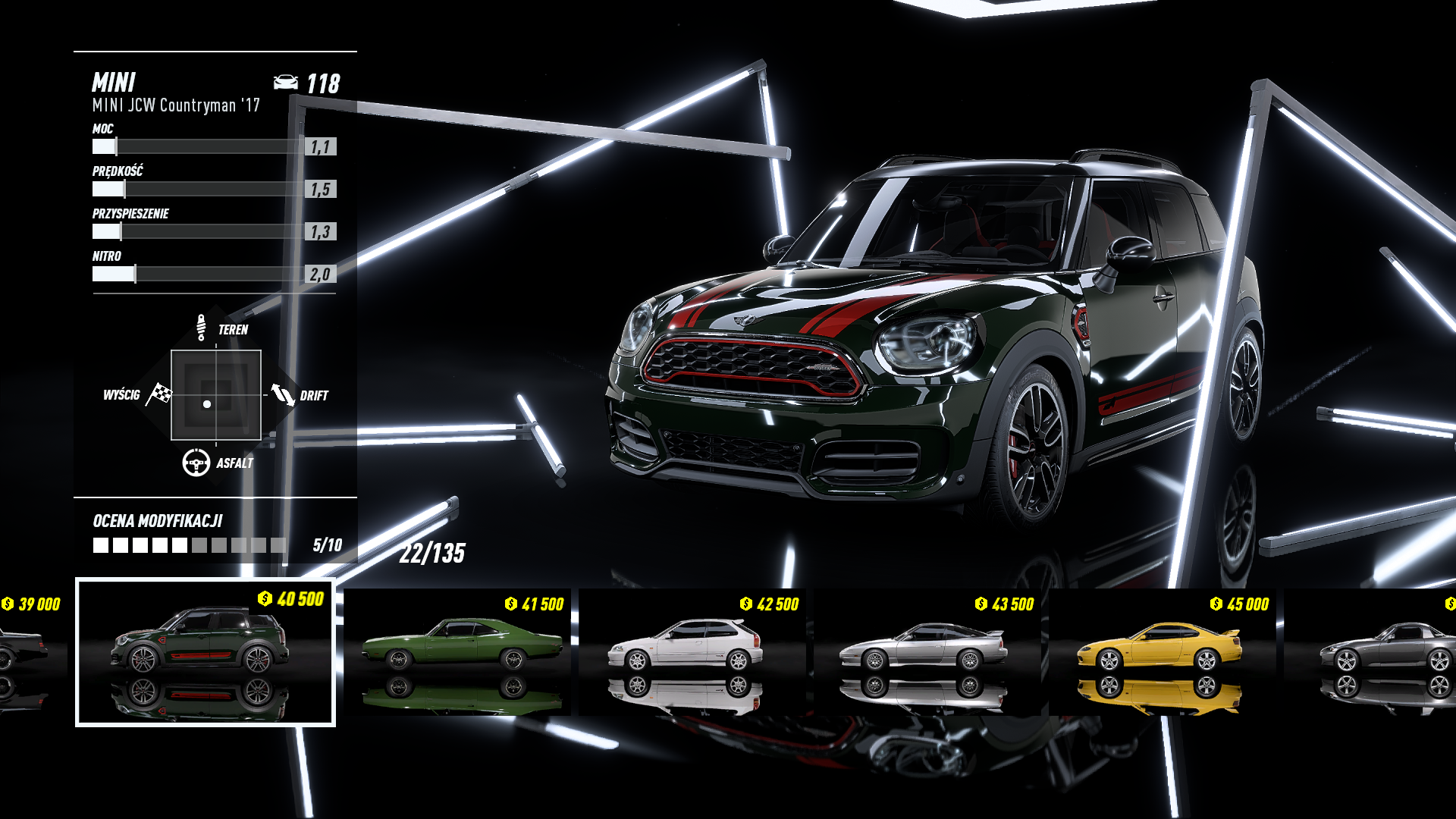Choose the green muscle car priced 41 500
The width and height of the screenshot is (1456, 819).
tap(460, 651)
